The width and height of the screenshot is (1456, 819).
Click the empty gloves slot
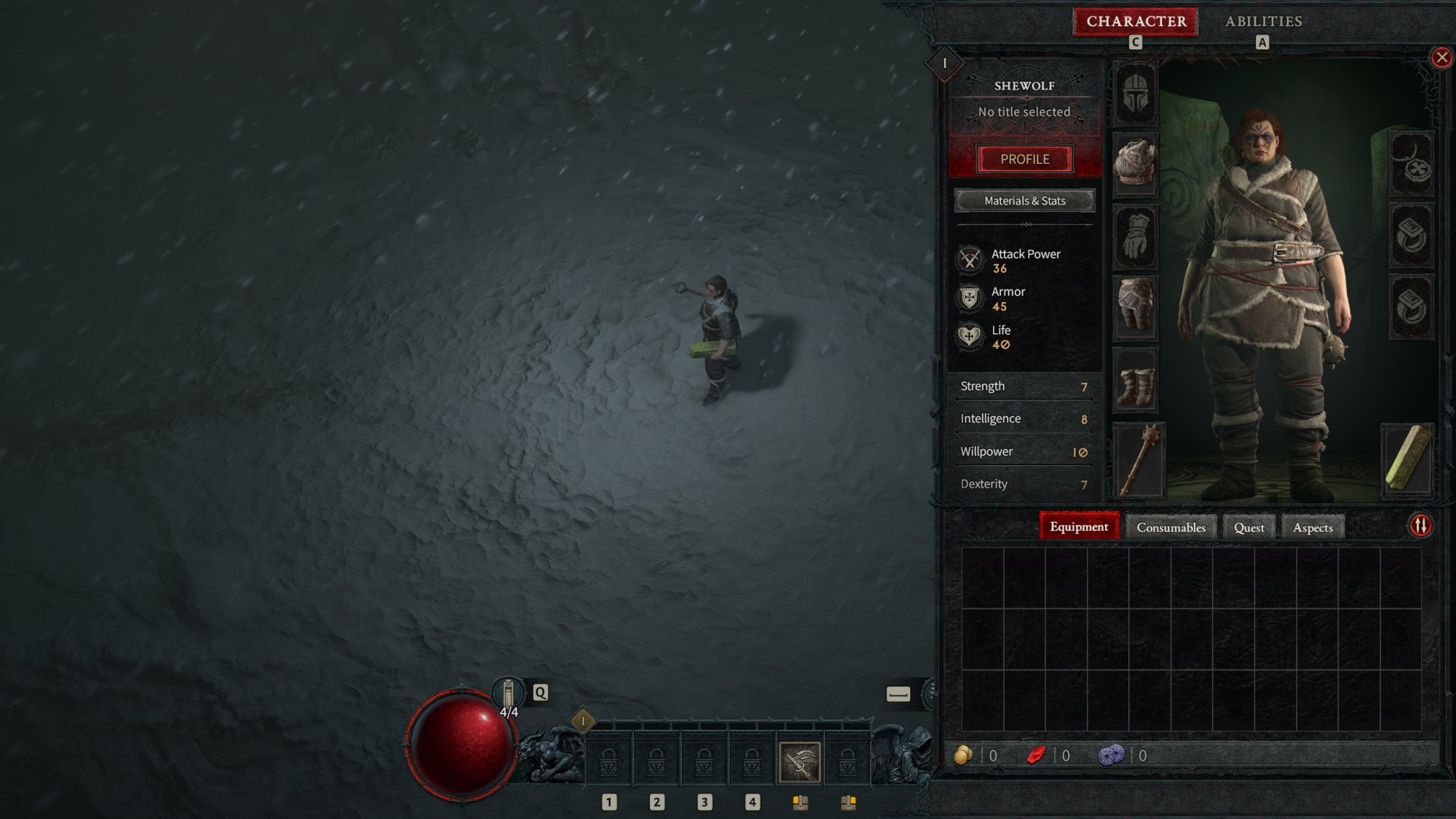tap(1135, 237)
